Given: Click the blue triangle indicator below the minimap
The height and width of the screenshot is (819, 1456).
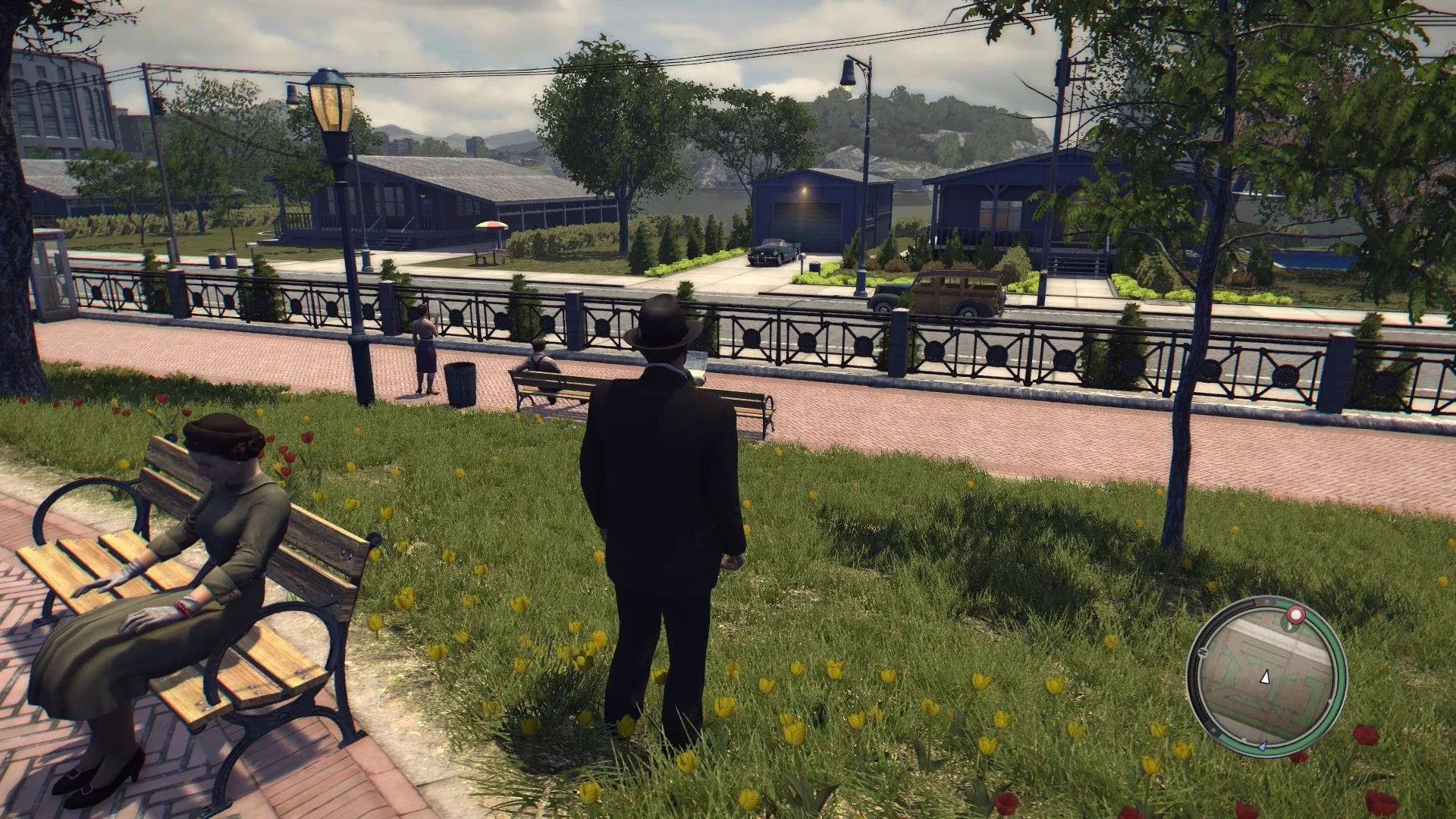Looking at the screenshot, I should tap(1262, 746).
